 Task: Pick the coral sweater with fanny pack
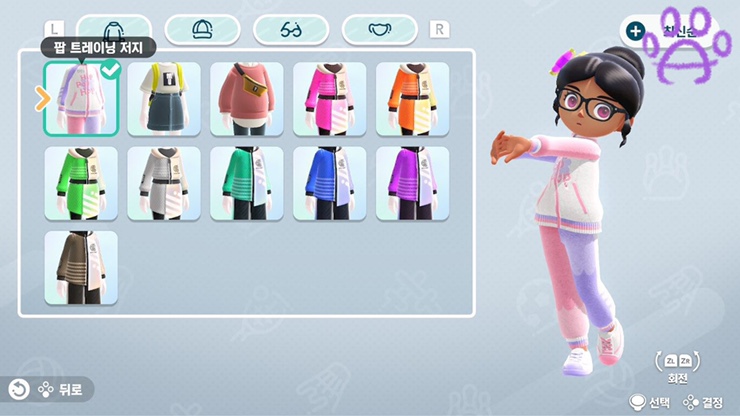pyautogui.click(x=247, y=99)
